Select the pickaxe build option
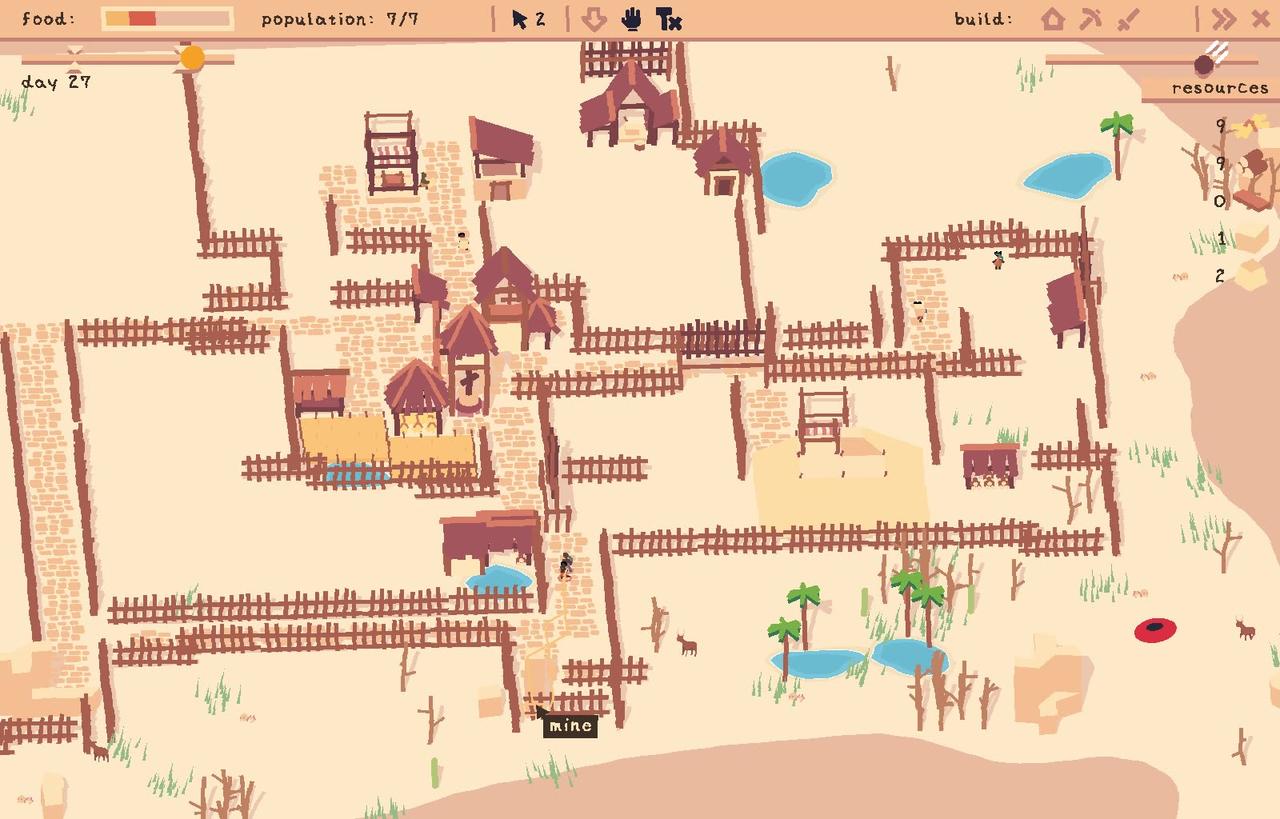This screenshot has width=1280, height=819. (1090, 19)
